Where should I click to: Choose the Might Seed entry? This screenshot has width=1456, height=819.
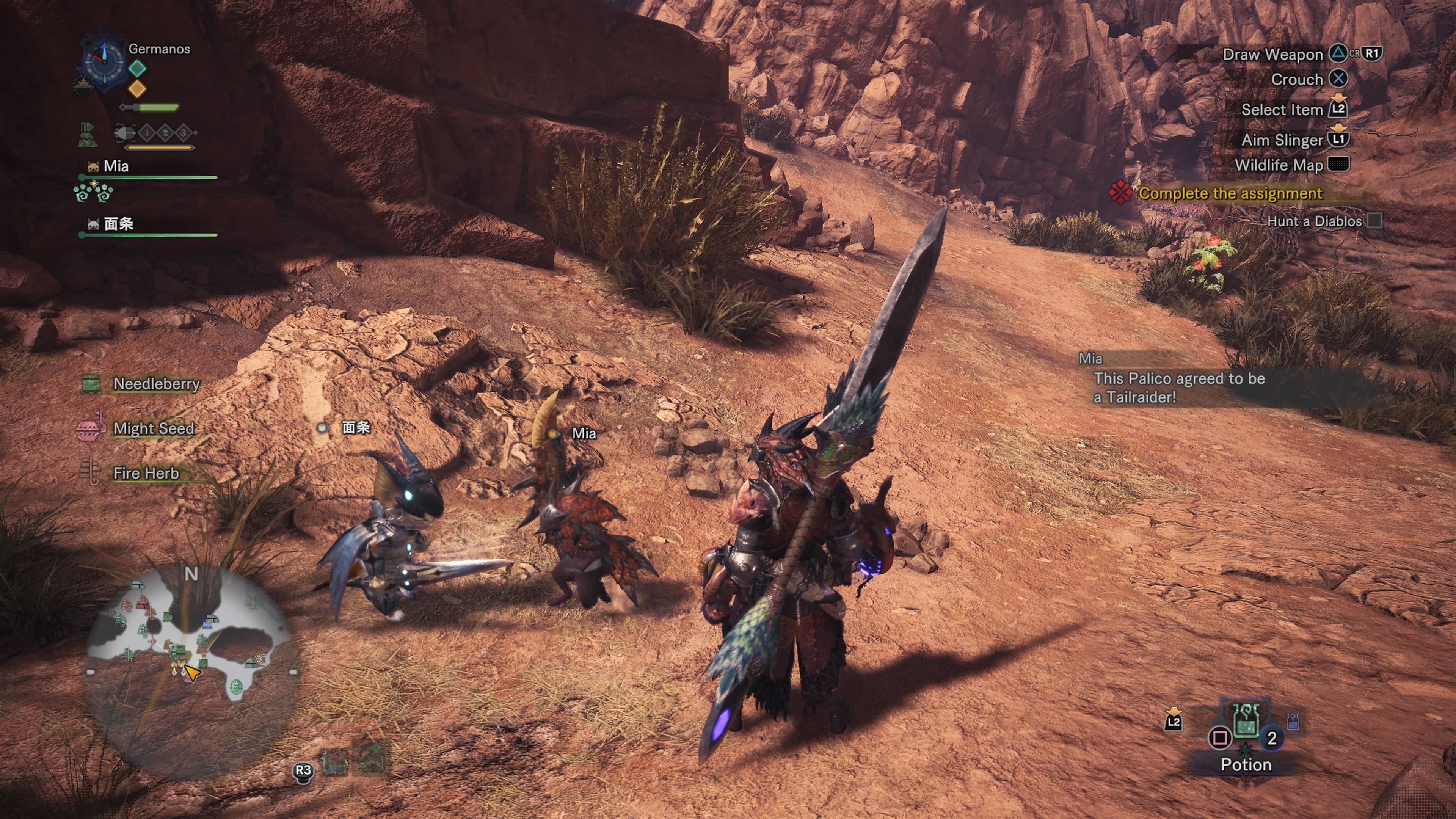[153, 428]
